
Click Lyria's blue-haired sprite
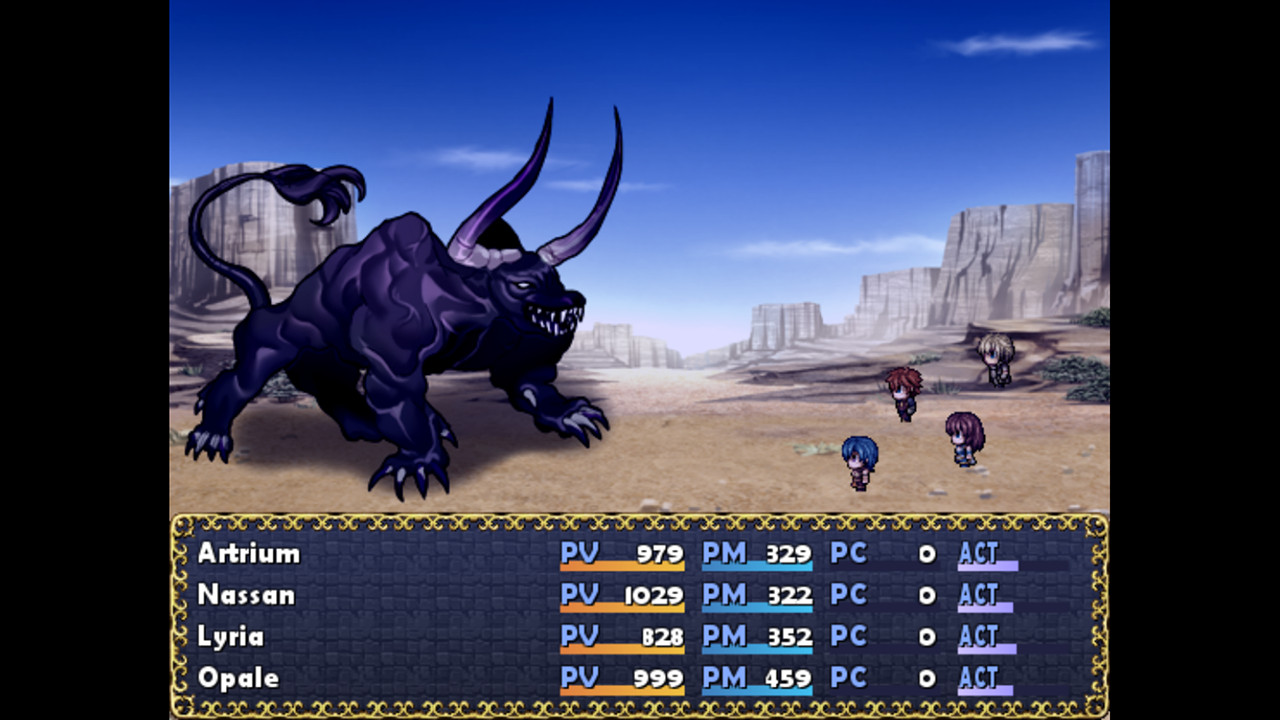860,460
